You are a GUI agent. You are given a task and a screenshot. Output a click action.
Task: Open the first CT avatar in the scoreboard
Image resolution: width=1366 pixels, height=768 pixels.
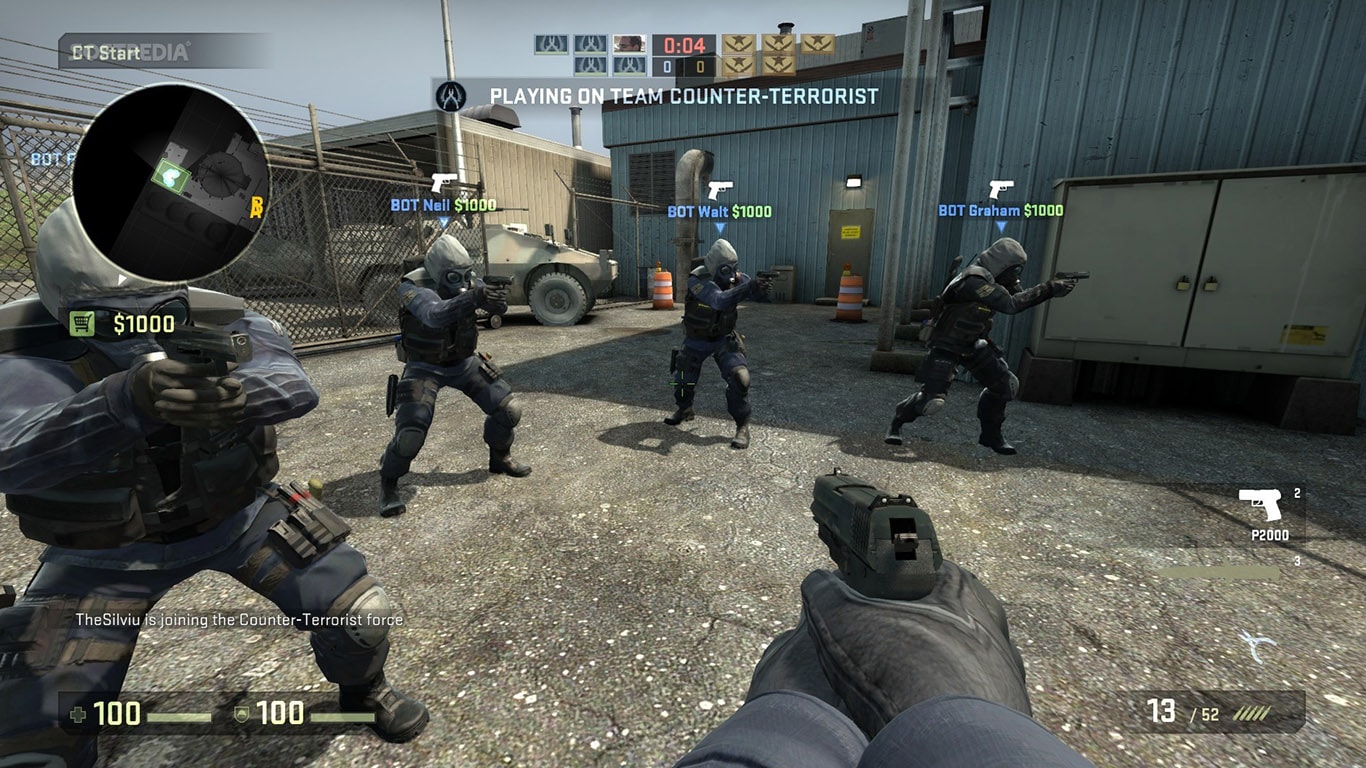pos(551,44)
